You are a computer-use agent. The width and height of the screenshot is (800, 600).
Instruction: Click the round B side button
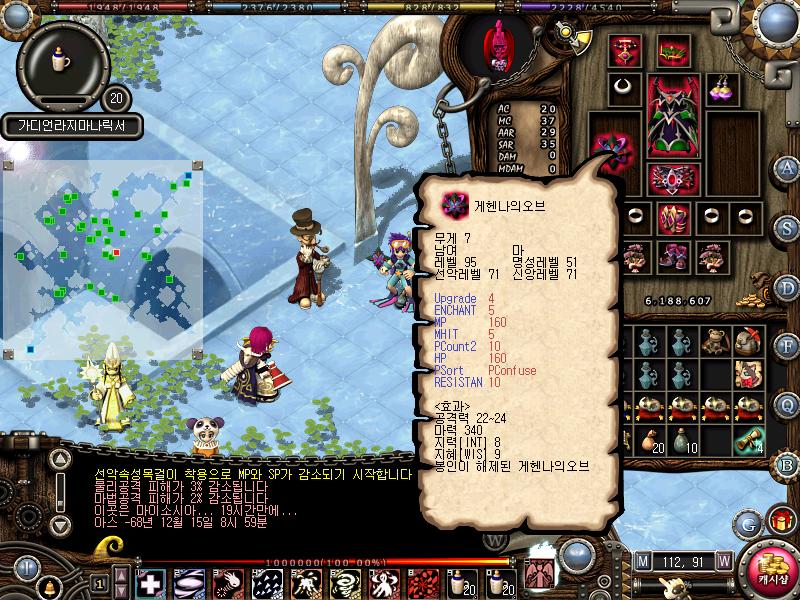point(788,464)
